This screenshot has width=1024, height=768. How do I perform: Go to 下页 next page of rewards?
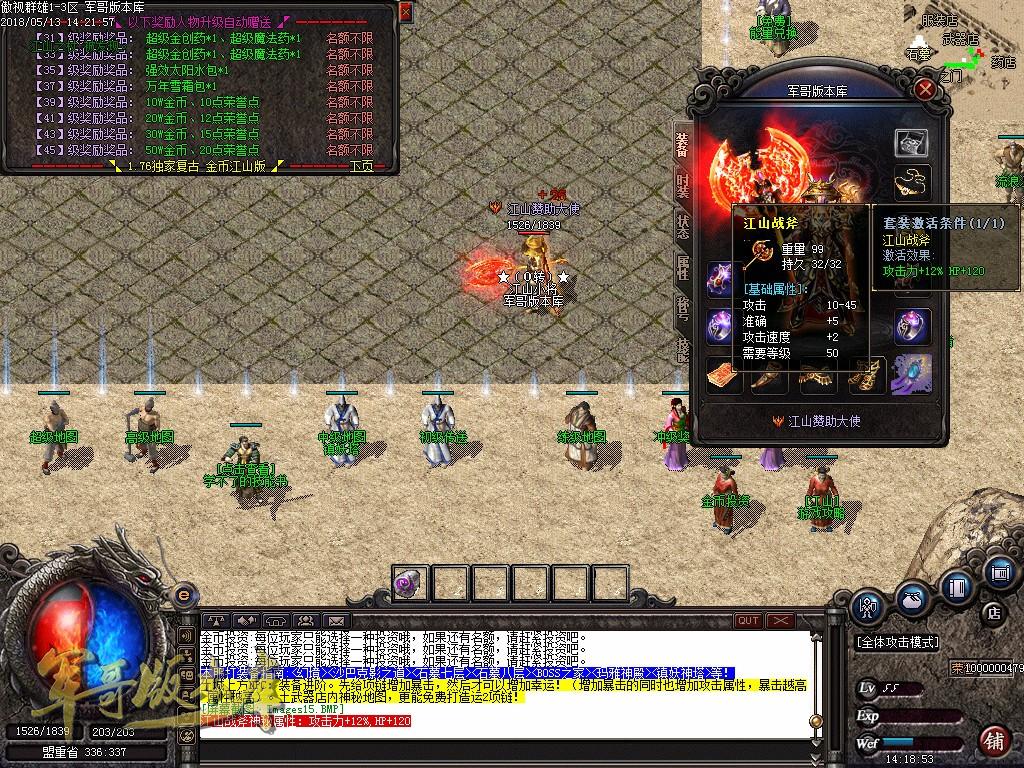tap(361, 166)
